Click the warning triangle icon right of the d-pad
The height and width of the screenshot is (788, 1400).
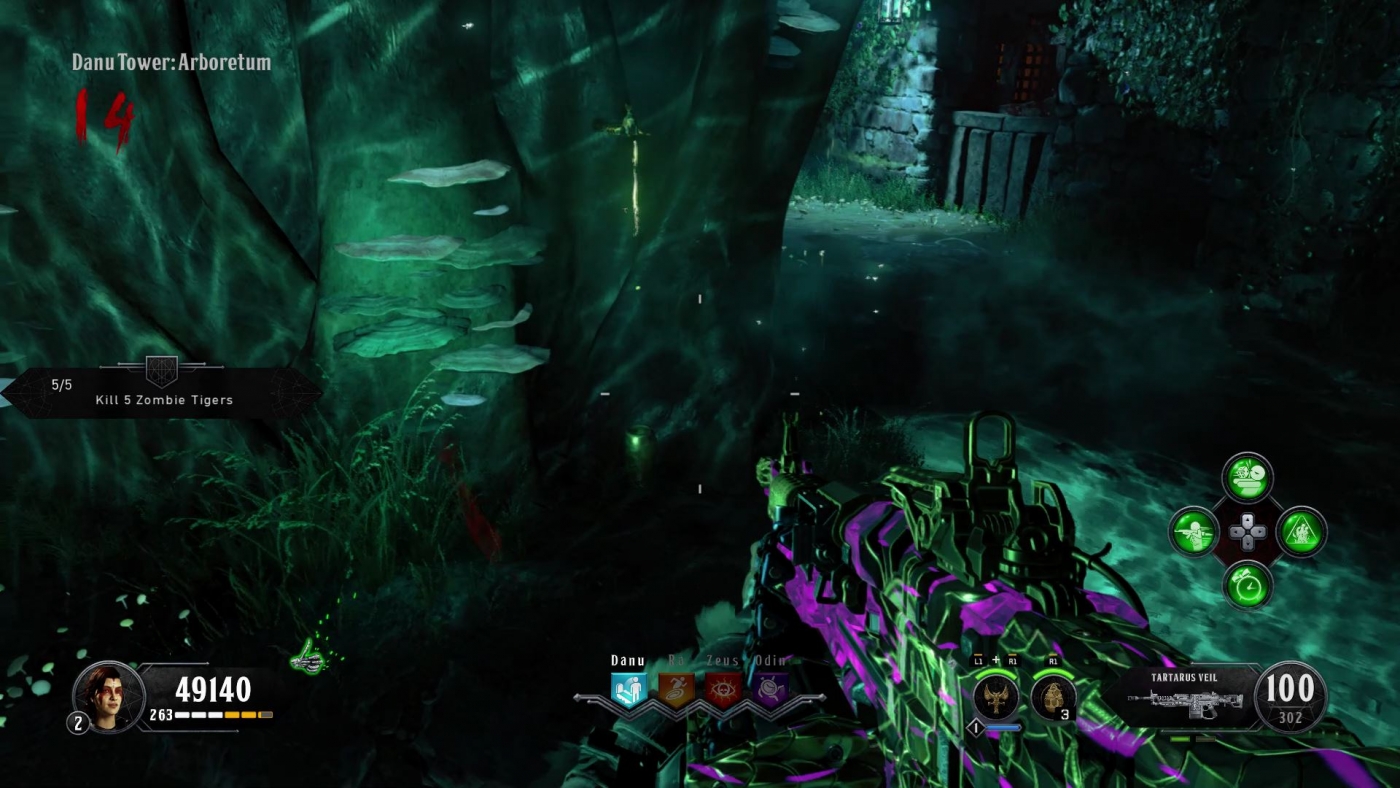click(x=1301, y=533)
